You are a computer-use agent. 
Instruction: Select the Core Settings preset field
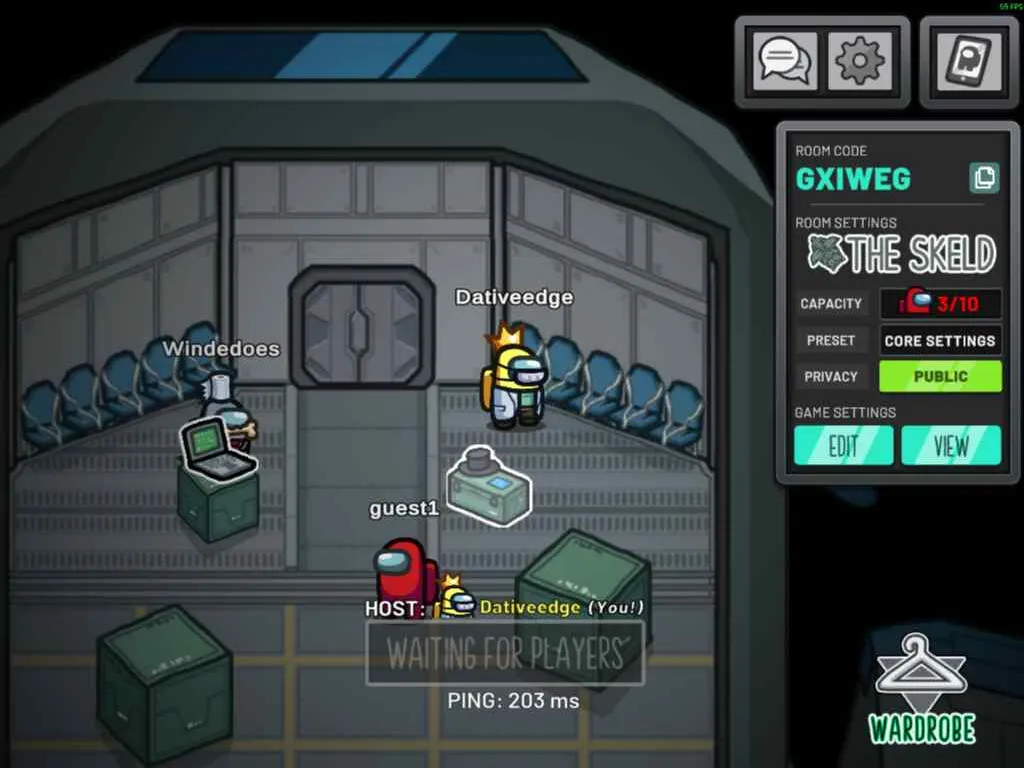pyautogui.click(x=940, y=340)
